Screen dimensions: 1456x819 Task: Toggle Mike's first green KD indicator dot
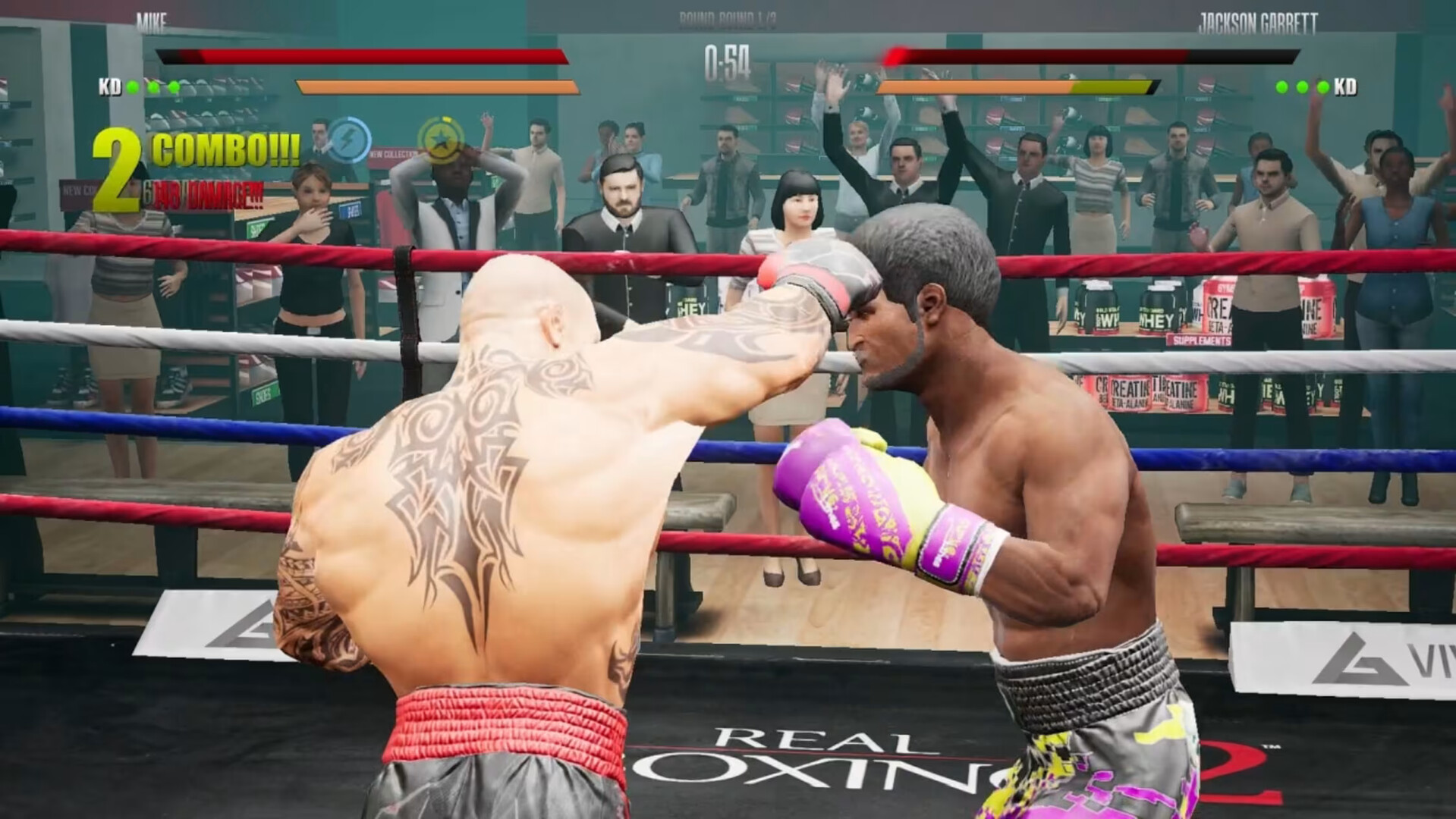(x=131, y=86)
